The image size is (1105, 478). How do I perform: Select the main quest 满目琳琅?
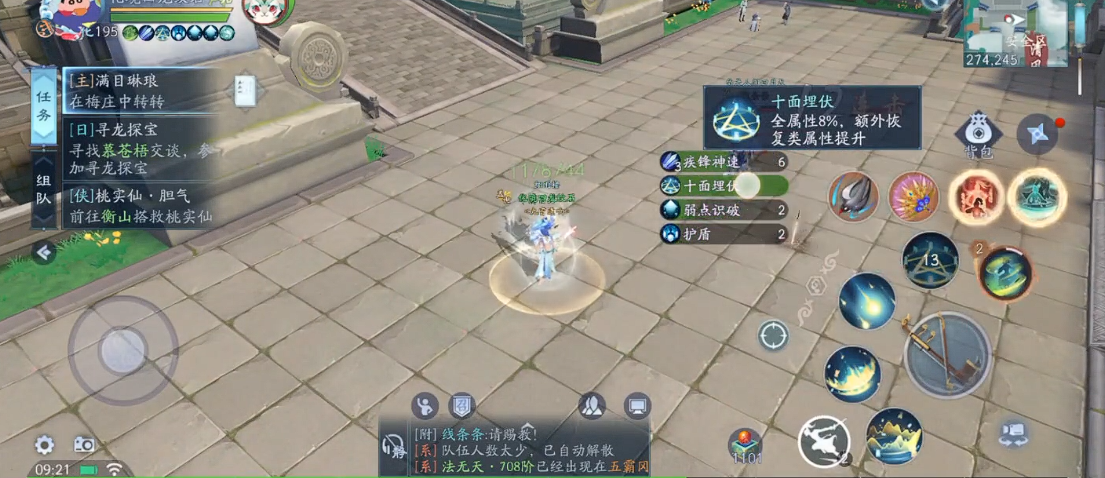(x=139, y=90)
